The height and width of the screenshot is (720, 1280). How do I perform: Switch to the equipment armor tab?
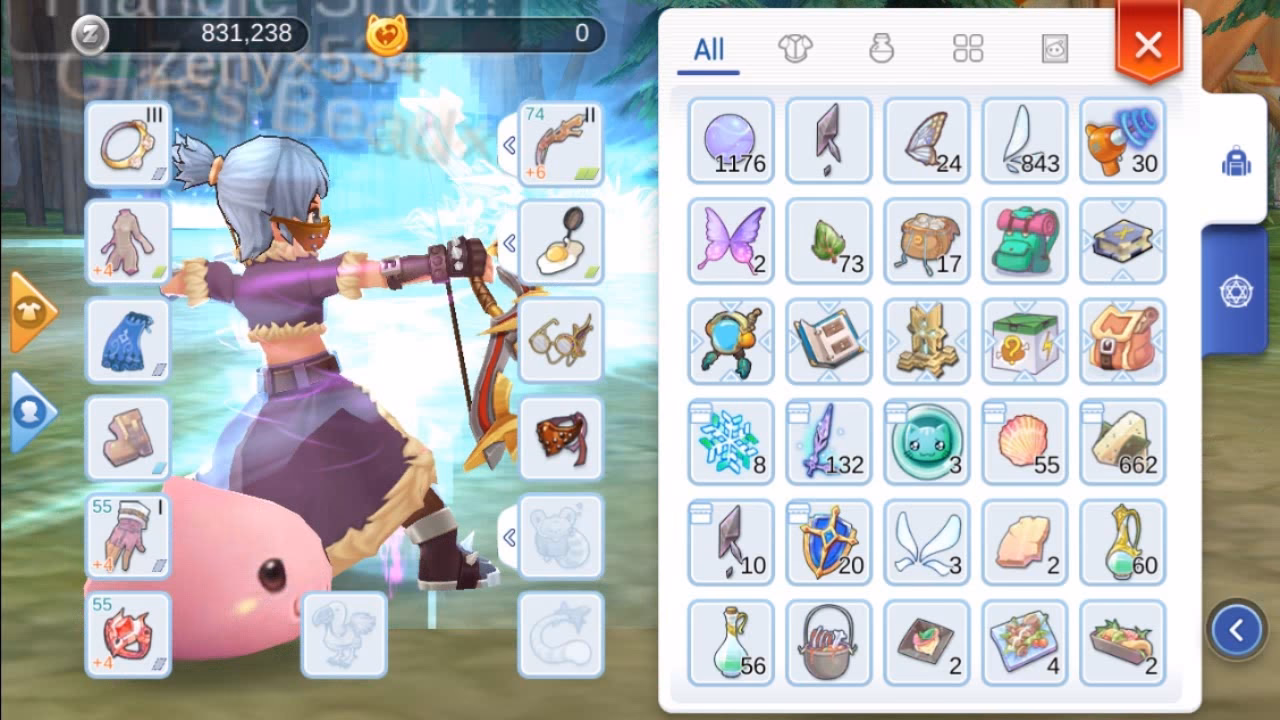click(x=795, y=45)
